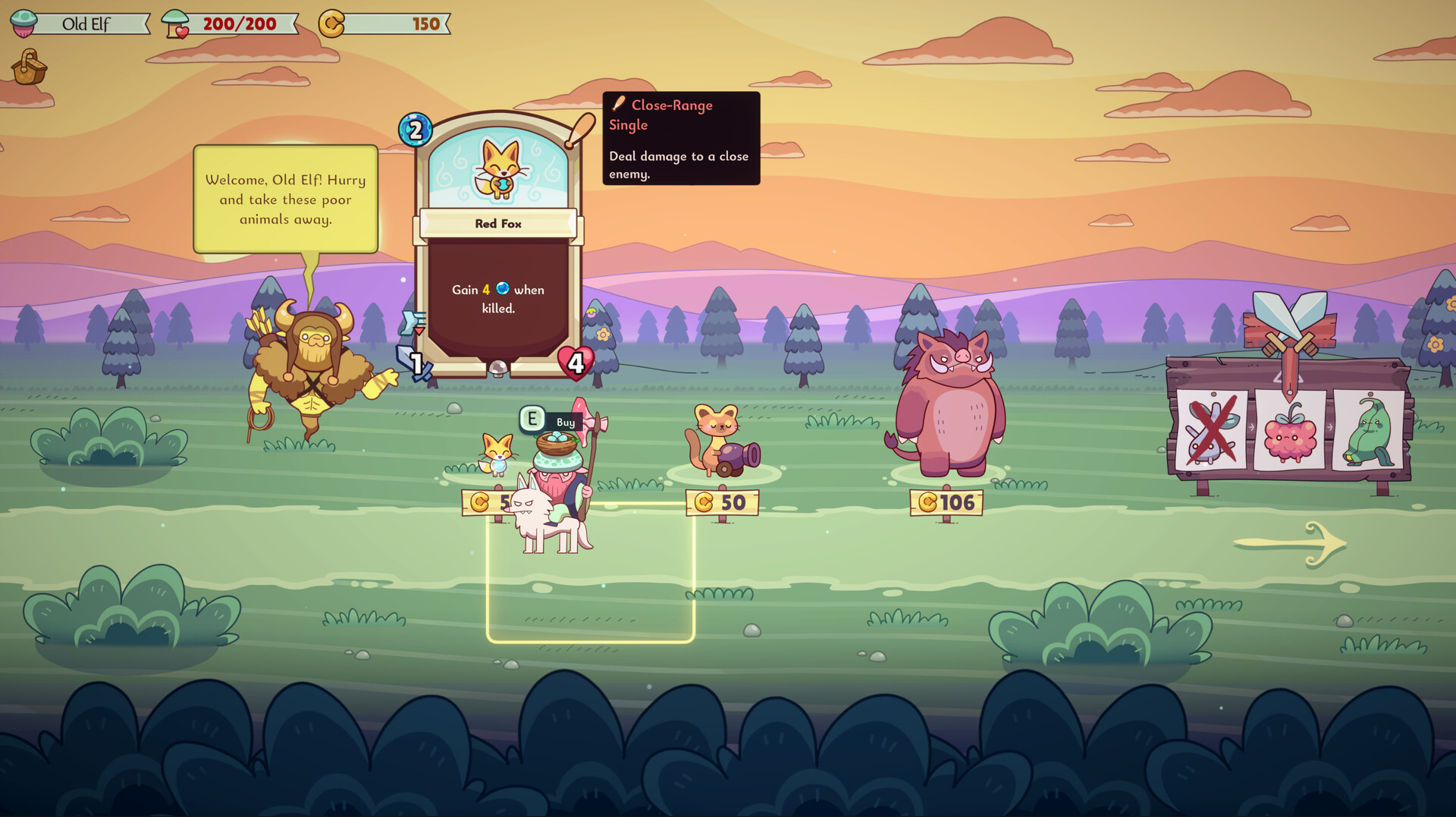Click the blue shield attack stat on the card
Screen dimensions: 1456x817
pyautogui.click(x=414, y=363)
